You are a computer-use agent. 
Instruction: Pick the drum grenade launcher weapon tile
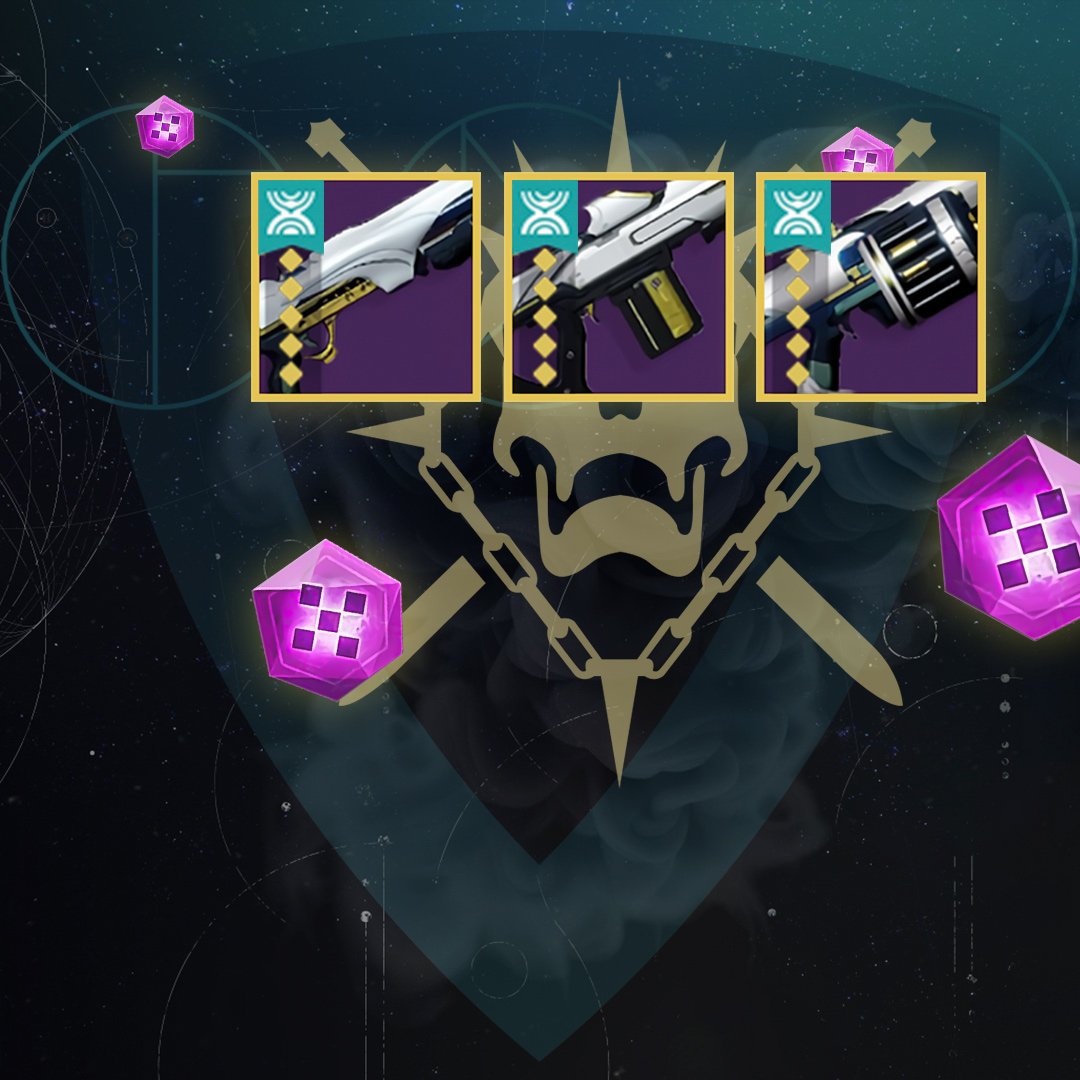(x=871, y=287)
